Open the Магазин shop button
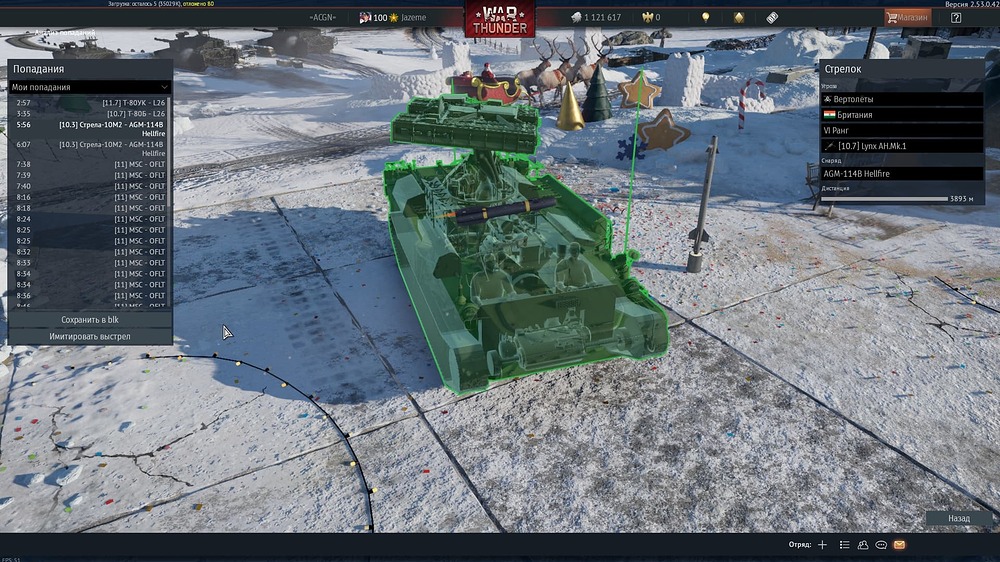1000x562 pixels. (x=908, y=17)
